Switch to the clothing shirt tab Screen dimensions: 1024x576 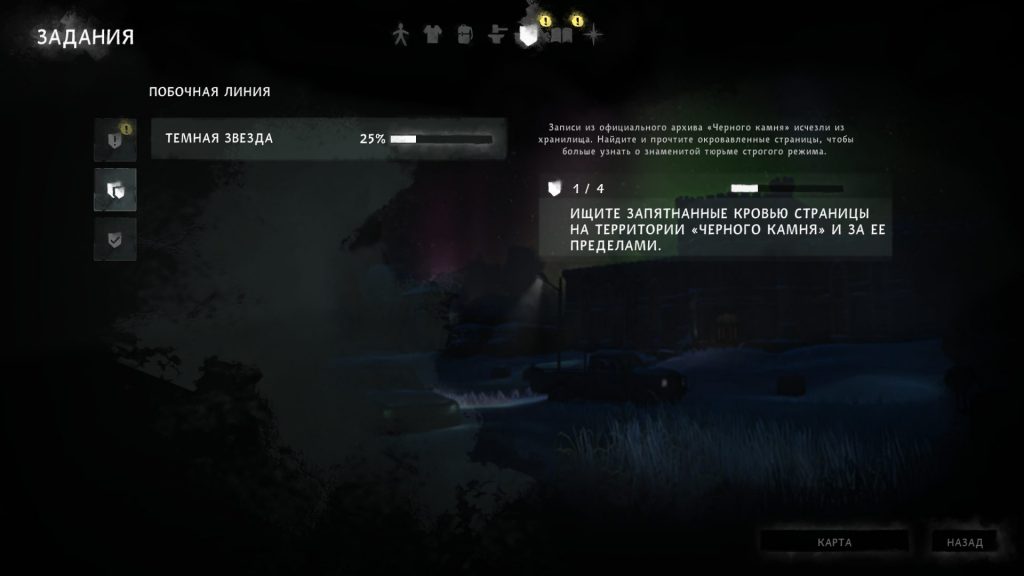(432, 35)
